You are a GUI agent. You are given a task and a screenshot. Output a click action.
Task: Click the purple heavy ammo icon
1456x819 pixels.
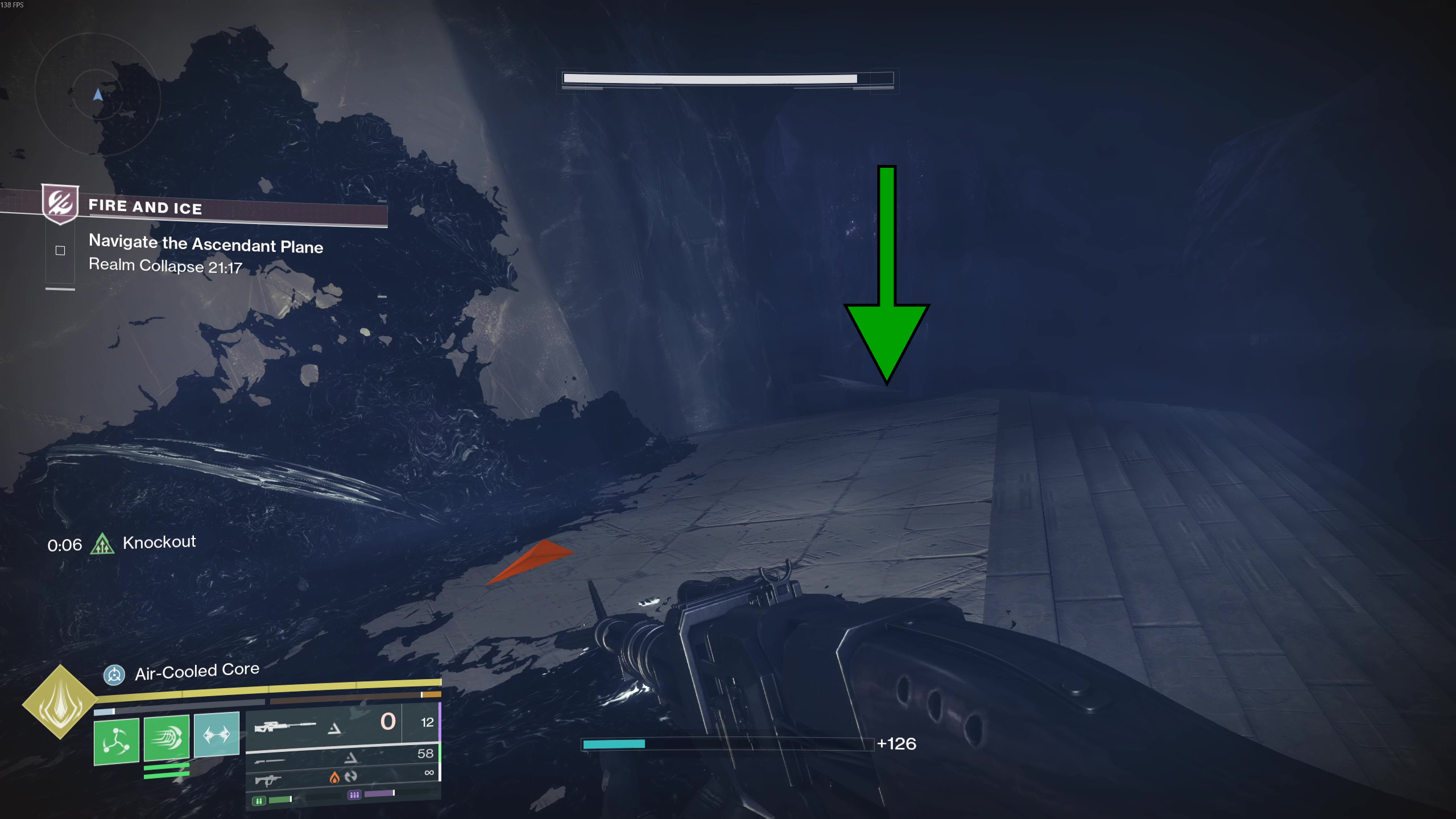point(354,795)
